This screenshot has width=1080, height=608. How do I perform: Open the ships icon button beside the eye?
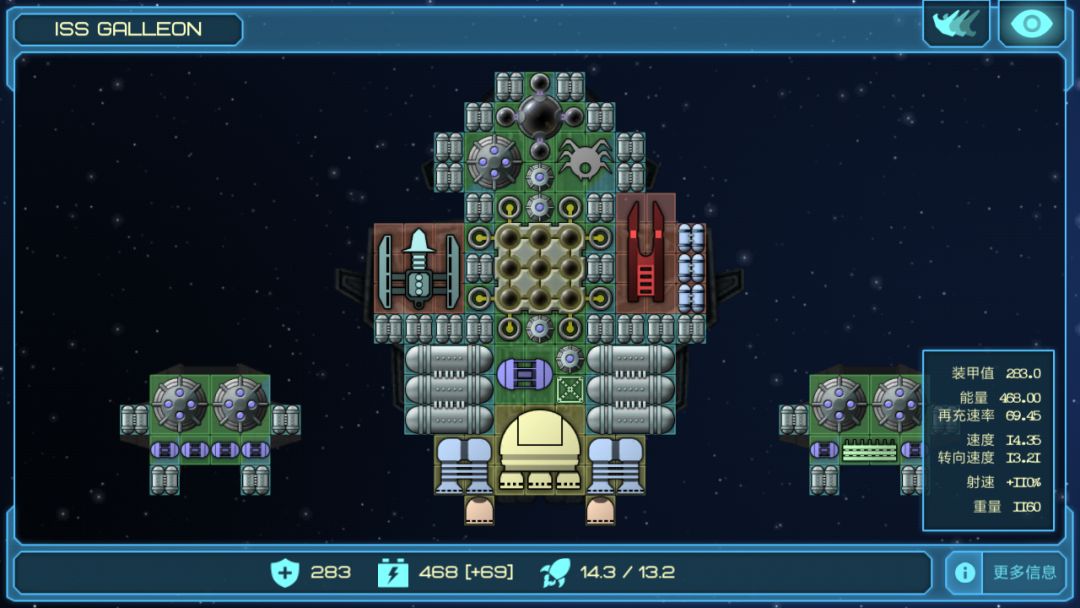pyautogui.click(x=956, y=24)
